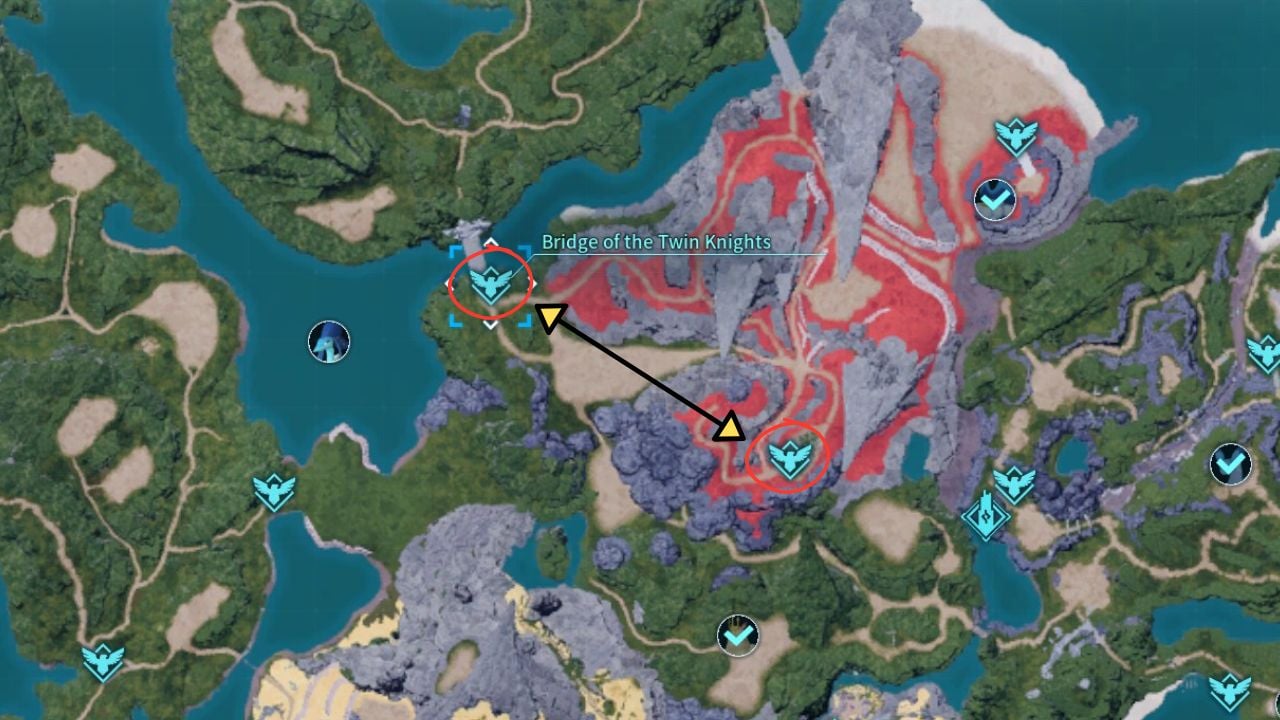The height and width of the screenshot is (720, 1280).
Task: Click the Bridge of the Twin Knights label
Action: [655, 241]
